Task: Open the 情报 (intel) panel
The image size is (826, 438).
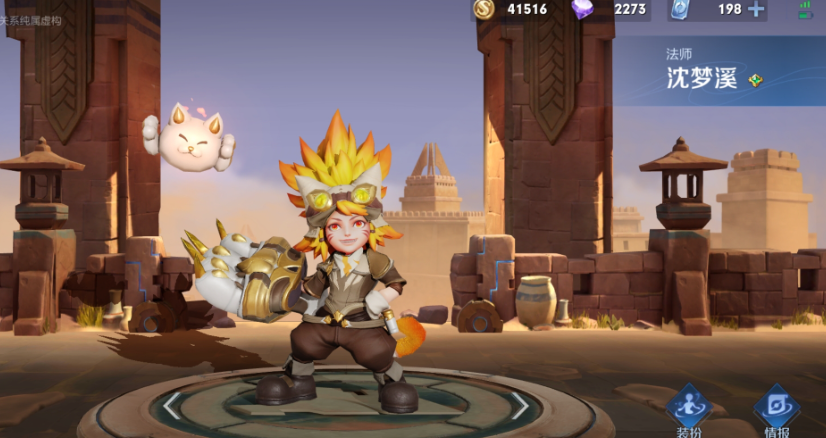Action: click(x=774, y=410)
